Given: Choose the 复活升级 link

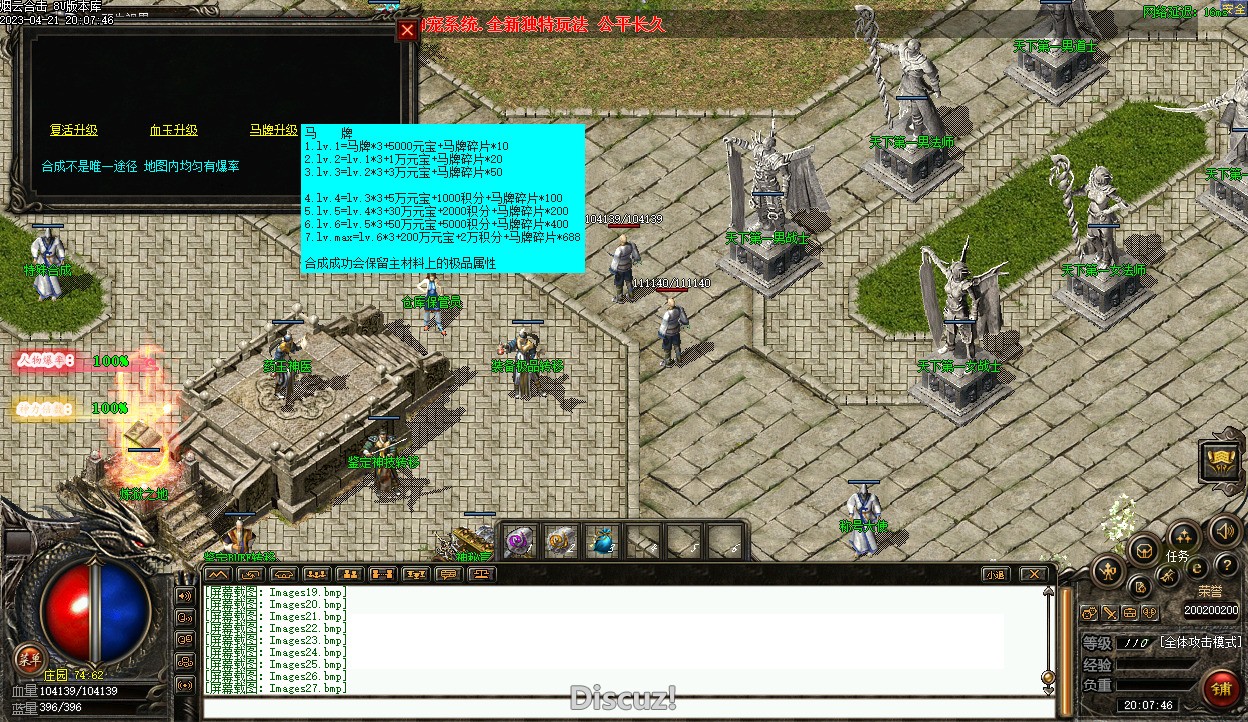Looking at the screenshot, I should [74, 130].
